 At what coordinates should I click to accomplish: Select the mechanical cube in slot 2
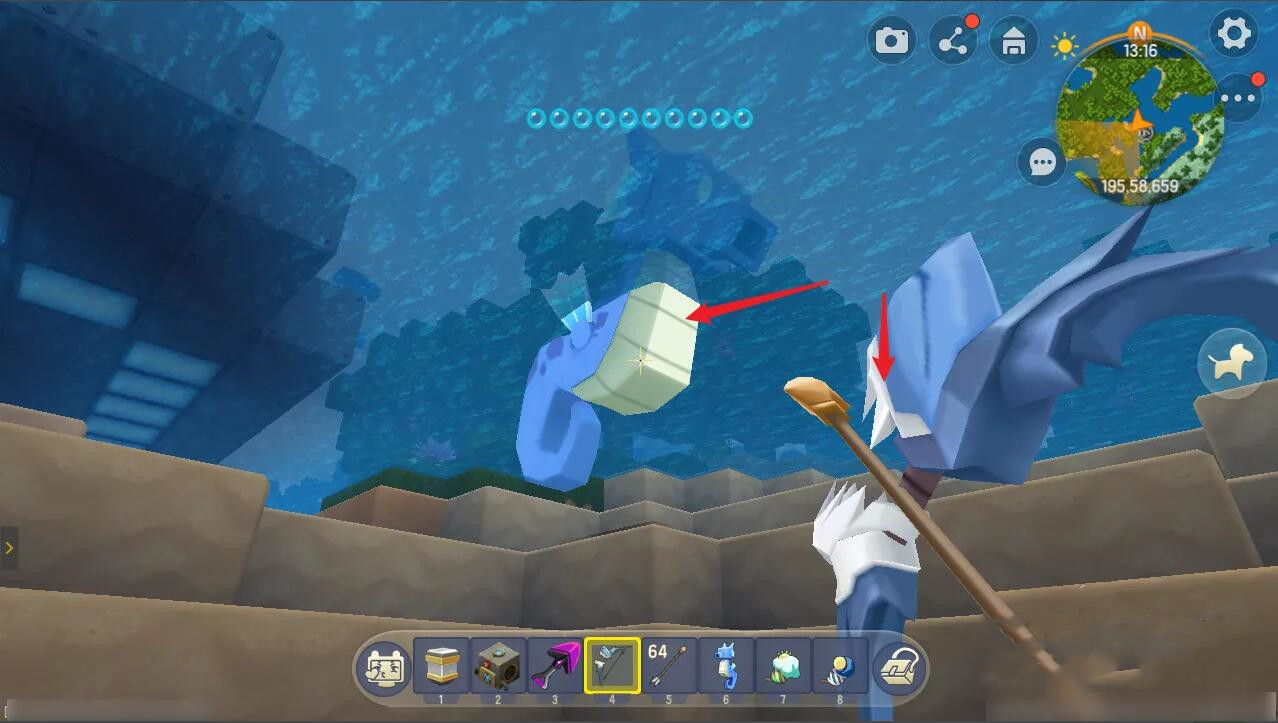(498, 666)
